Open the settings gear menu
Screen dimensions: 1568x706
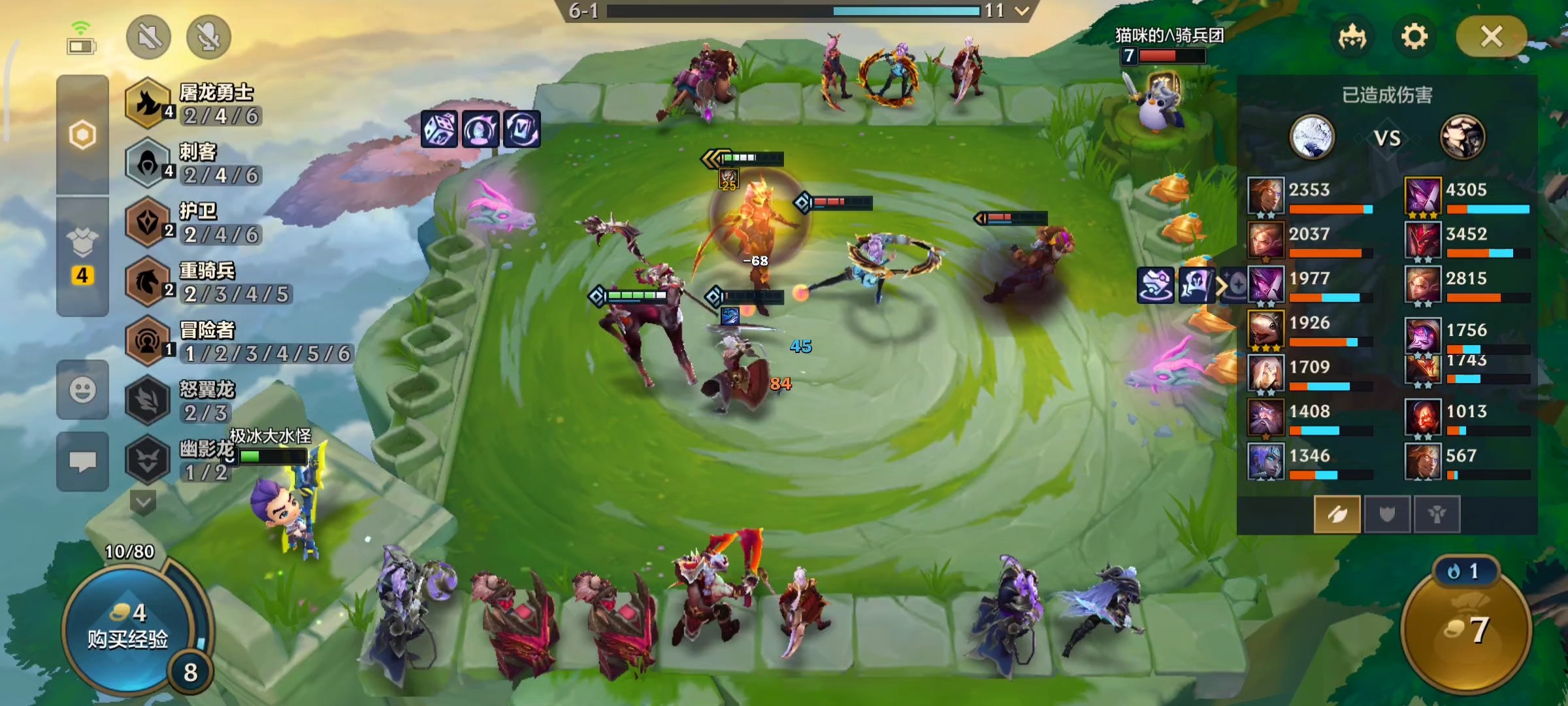point(1414,37)
